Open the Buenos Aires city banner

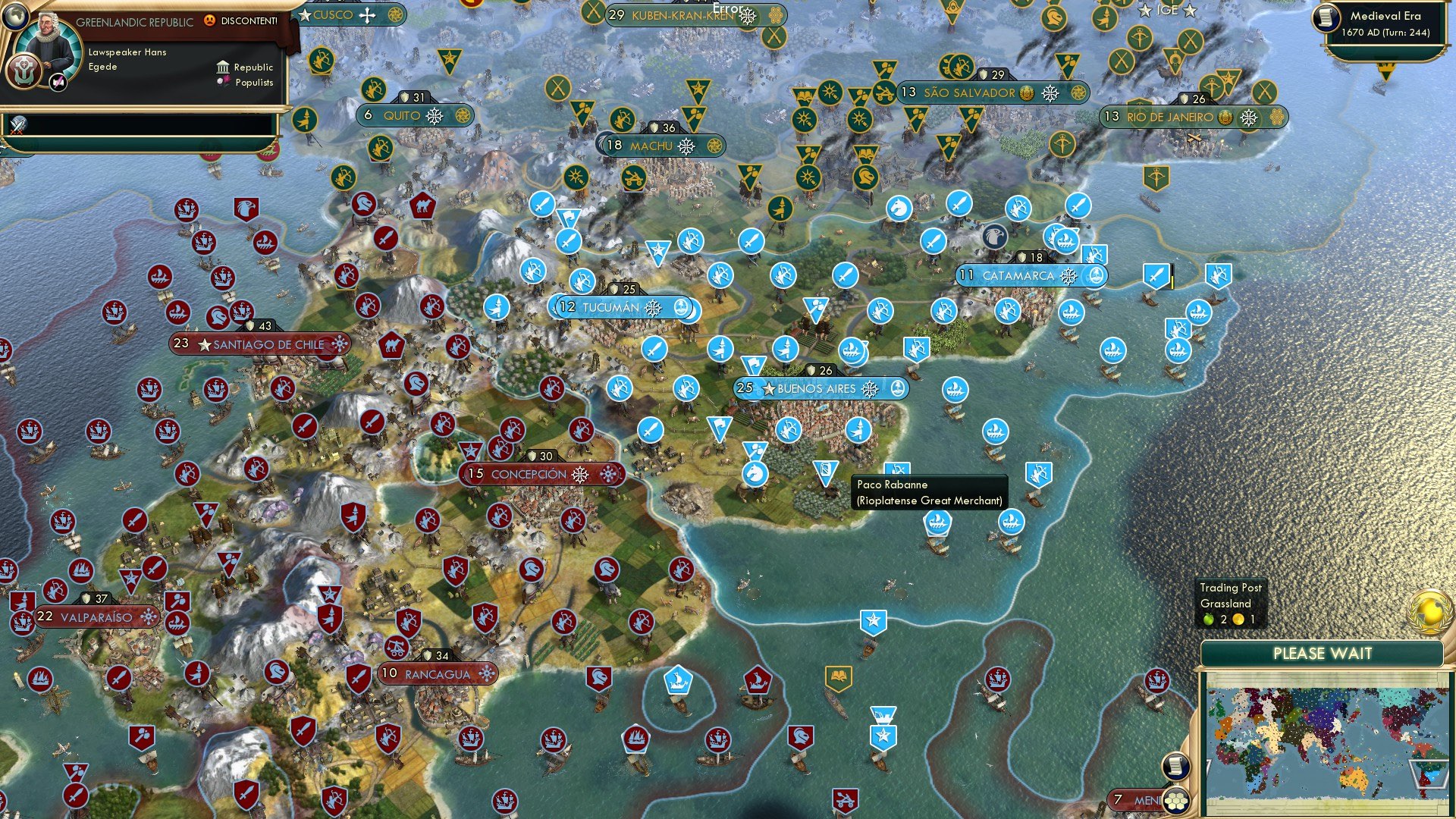coord(821,388)
